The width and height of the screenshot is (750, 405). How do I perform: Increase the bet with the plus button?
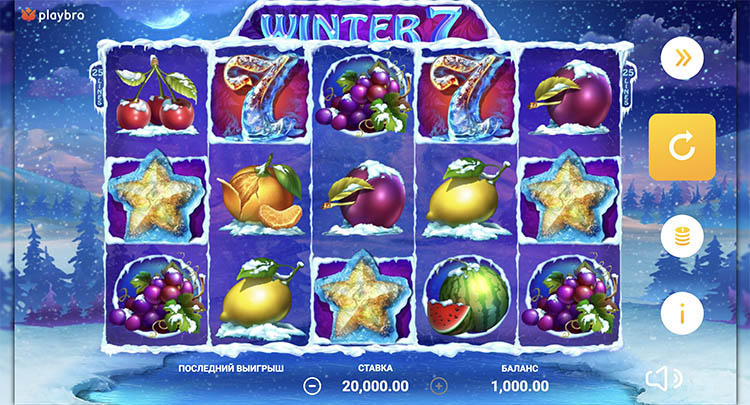click(438, 385)
